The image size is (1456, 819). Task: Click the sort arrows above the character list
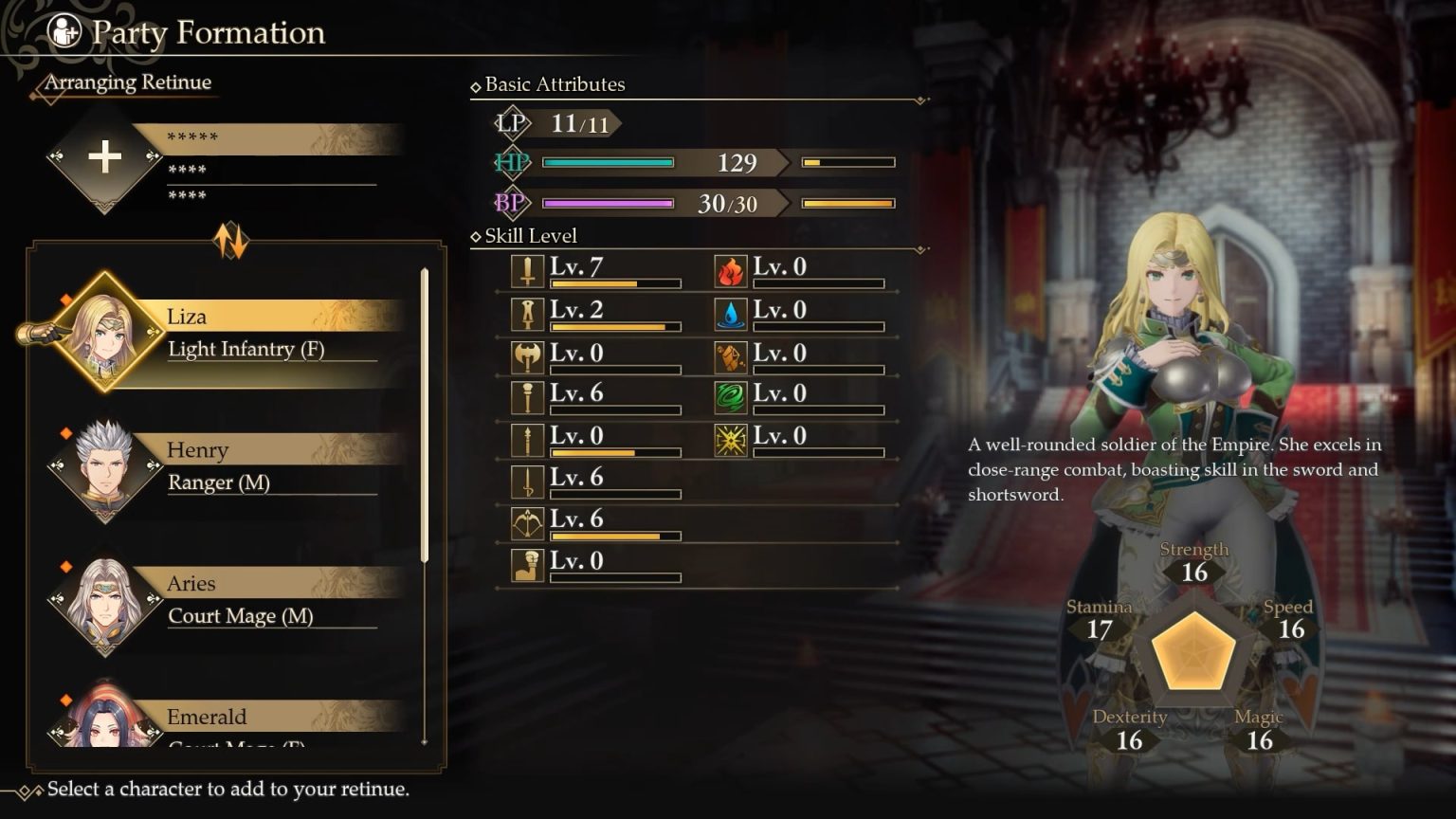(x=230, y=242)
